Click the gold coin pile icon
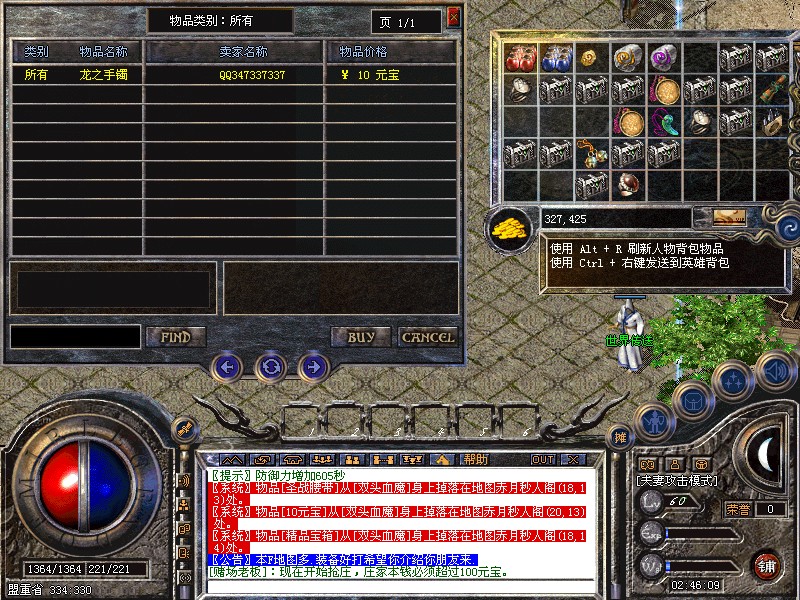 (509, 227)
